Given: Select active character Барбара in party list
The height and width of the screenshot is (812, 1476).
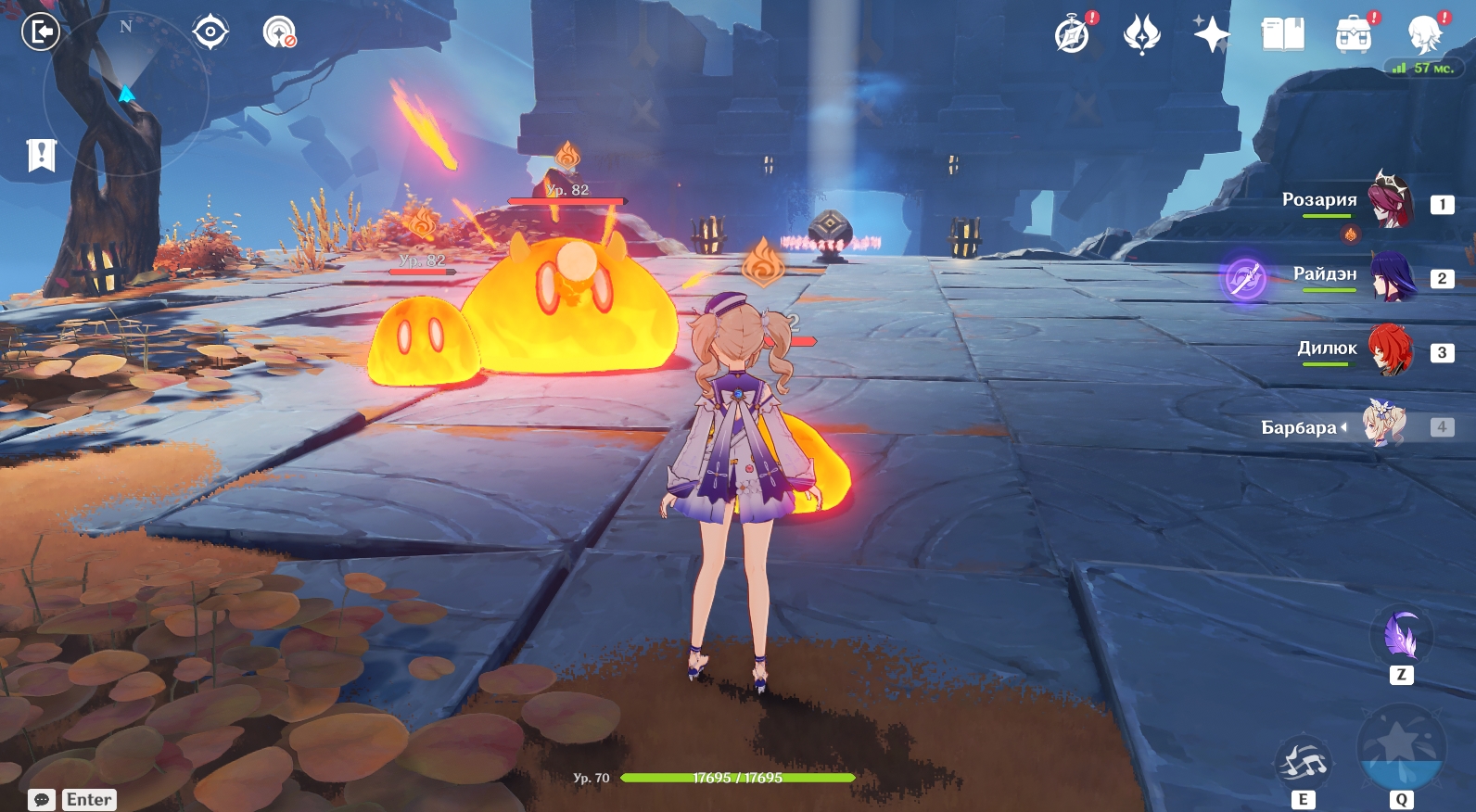Looking at the screenshot, I should click(1384, 425).
